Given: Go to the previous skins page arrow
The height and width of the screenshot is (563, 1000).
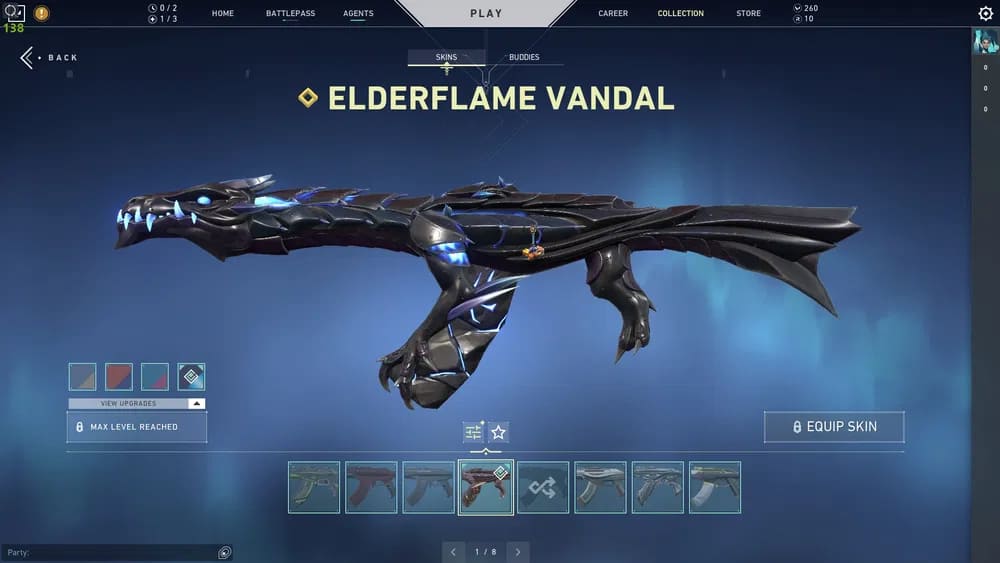Looking at the screenshot, I should 453,552.
